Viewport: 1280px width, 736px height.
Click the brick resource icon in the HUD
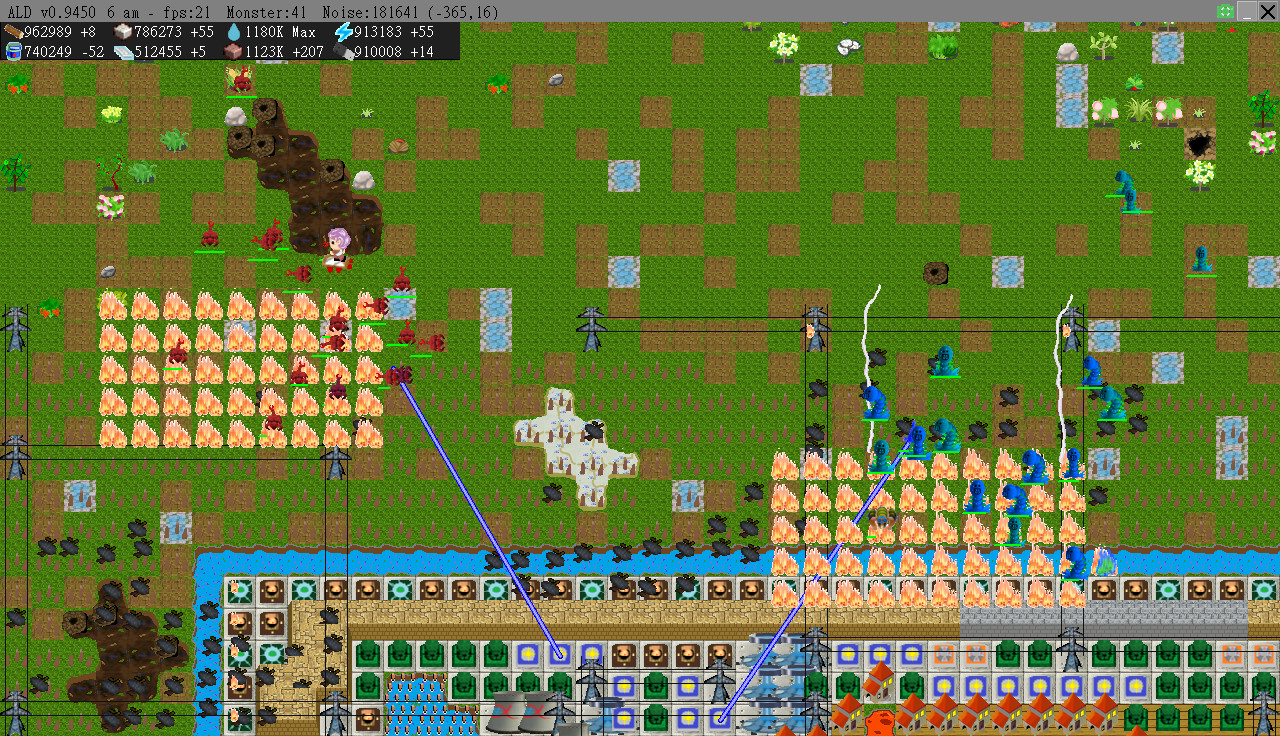233,50
